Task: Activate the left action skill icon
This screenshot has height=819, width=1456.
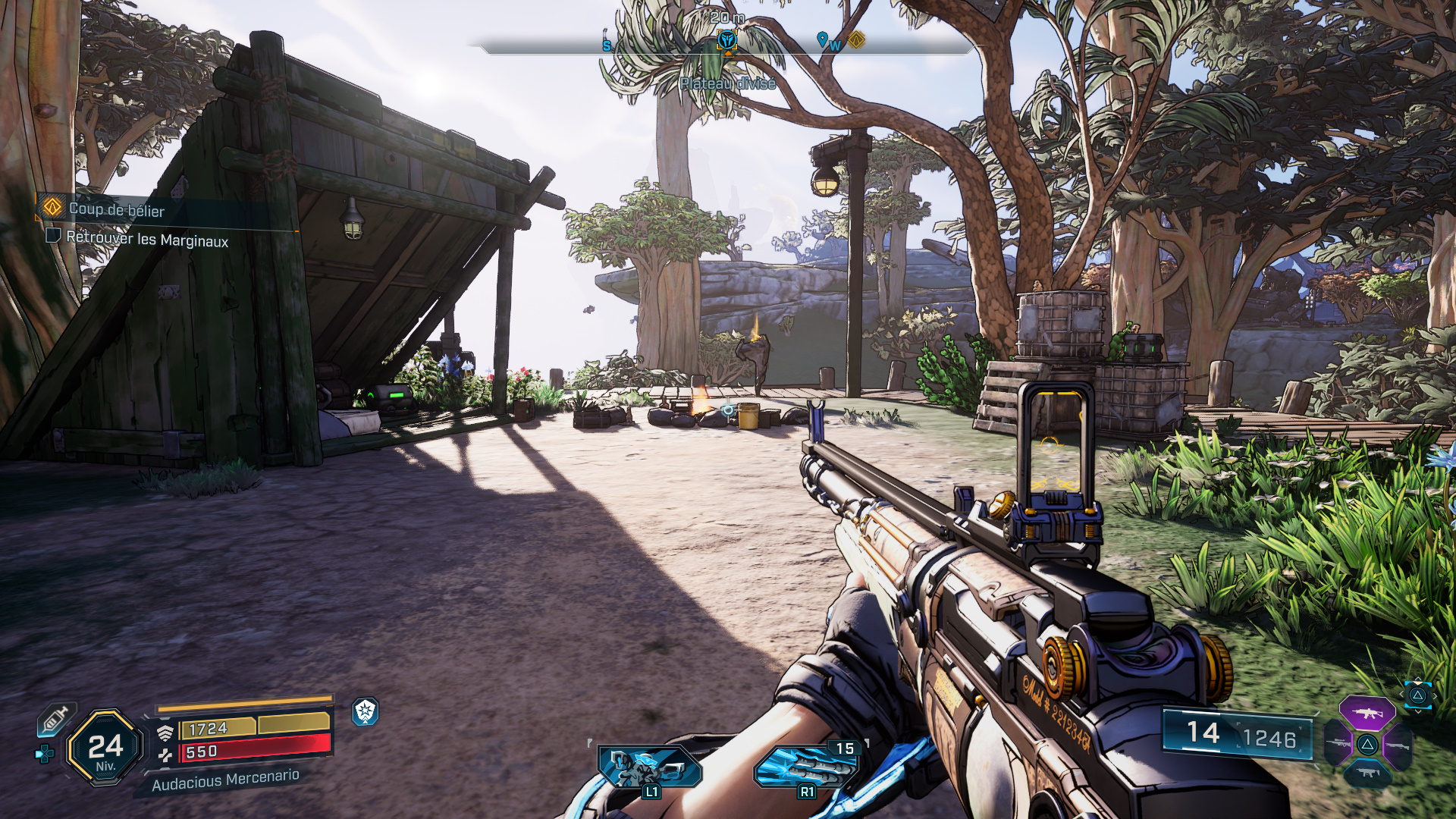Action: click(649, 767)
